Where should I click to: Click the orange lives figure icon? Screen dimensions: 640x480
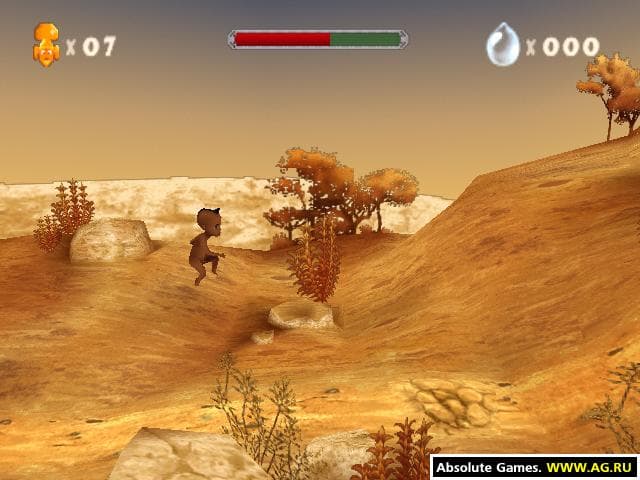point(46,45)
